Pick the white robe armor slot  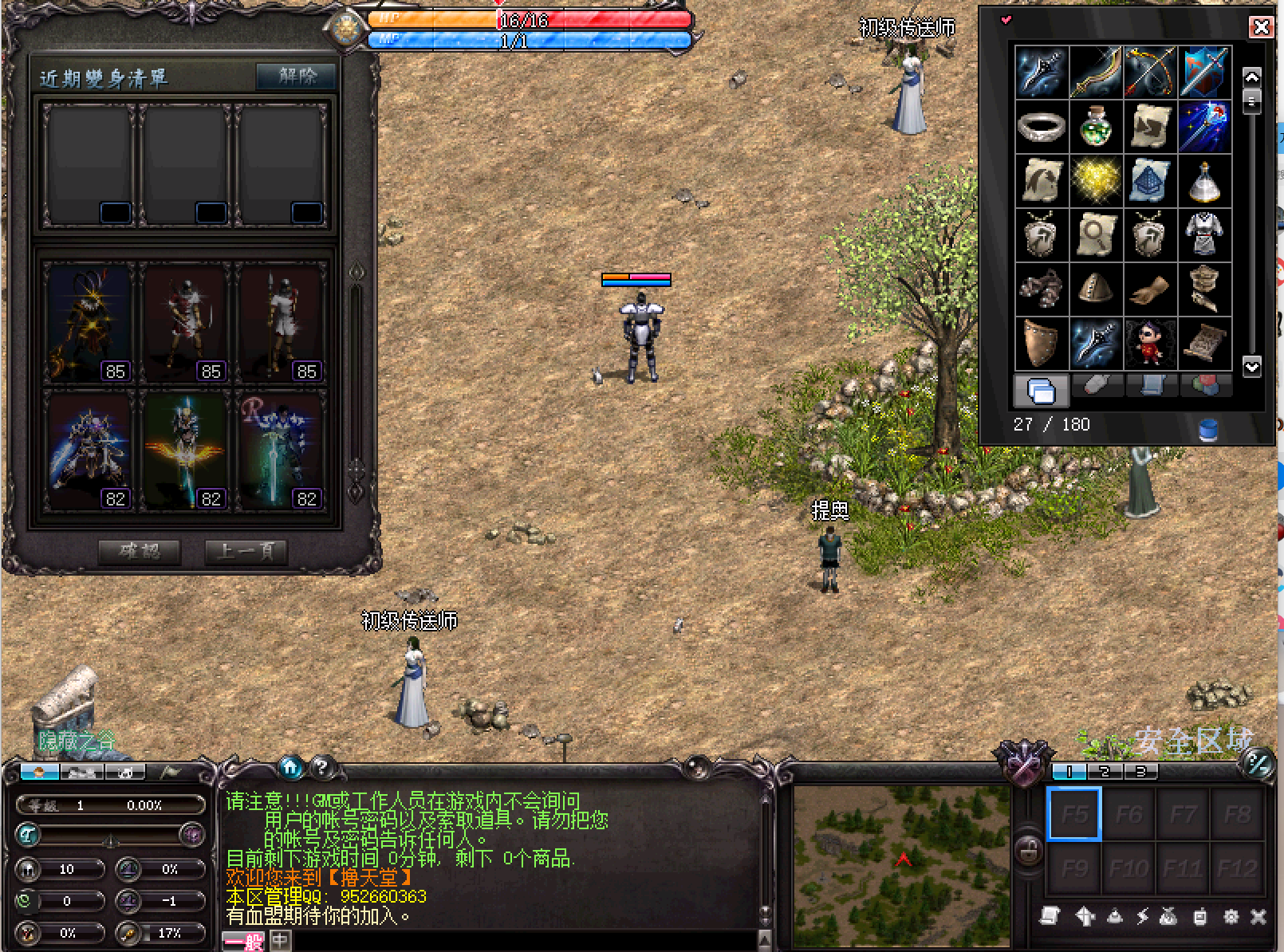point(1204,234)
